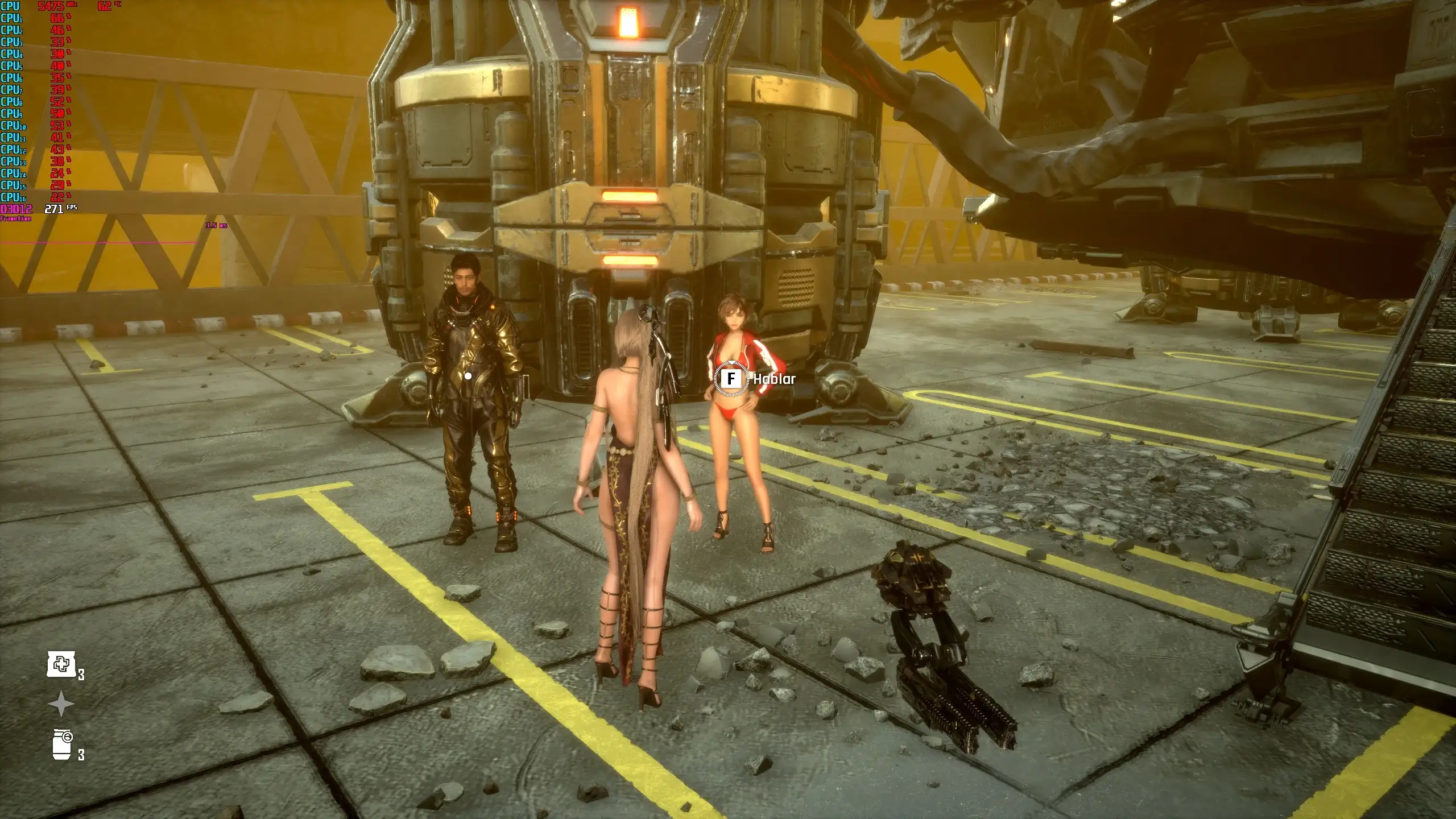Click the four-pointed star item slot
This screenshot has width=1456, height=819.
(61, 705)
